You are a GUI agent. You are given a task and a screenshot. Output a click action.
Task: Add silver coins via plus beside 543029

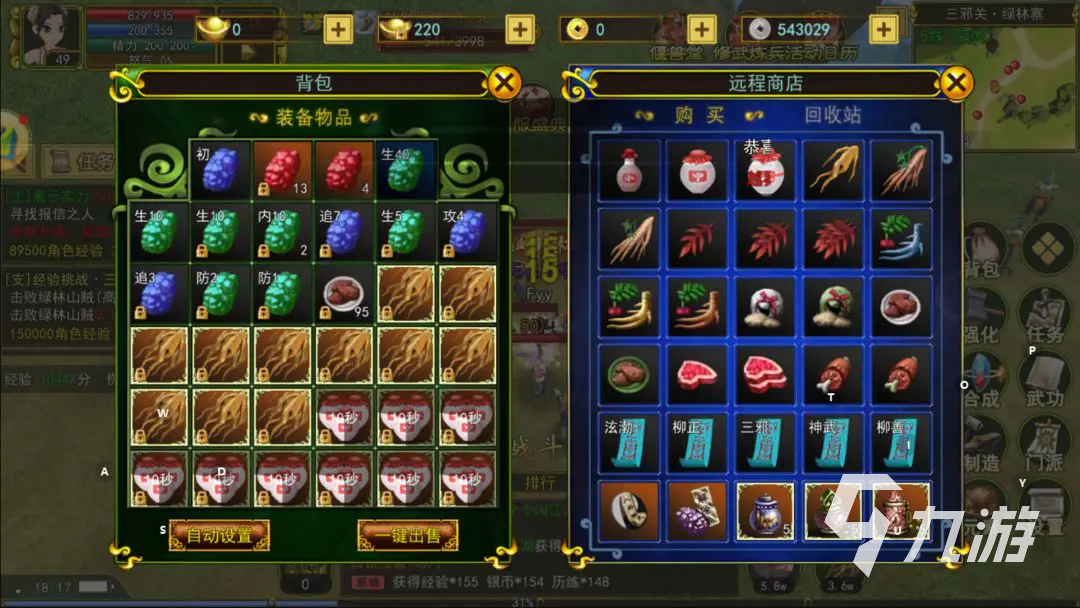883,29
